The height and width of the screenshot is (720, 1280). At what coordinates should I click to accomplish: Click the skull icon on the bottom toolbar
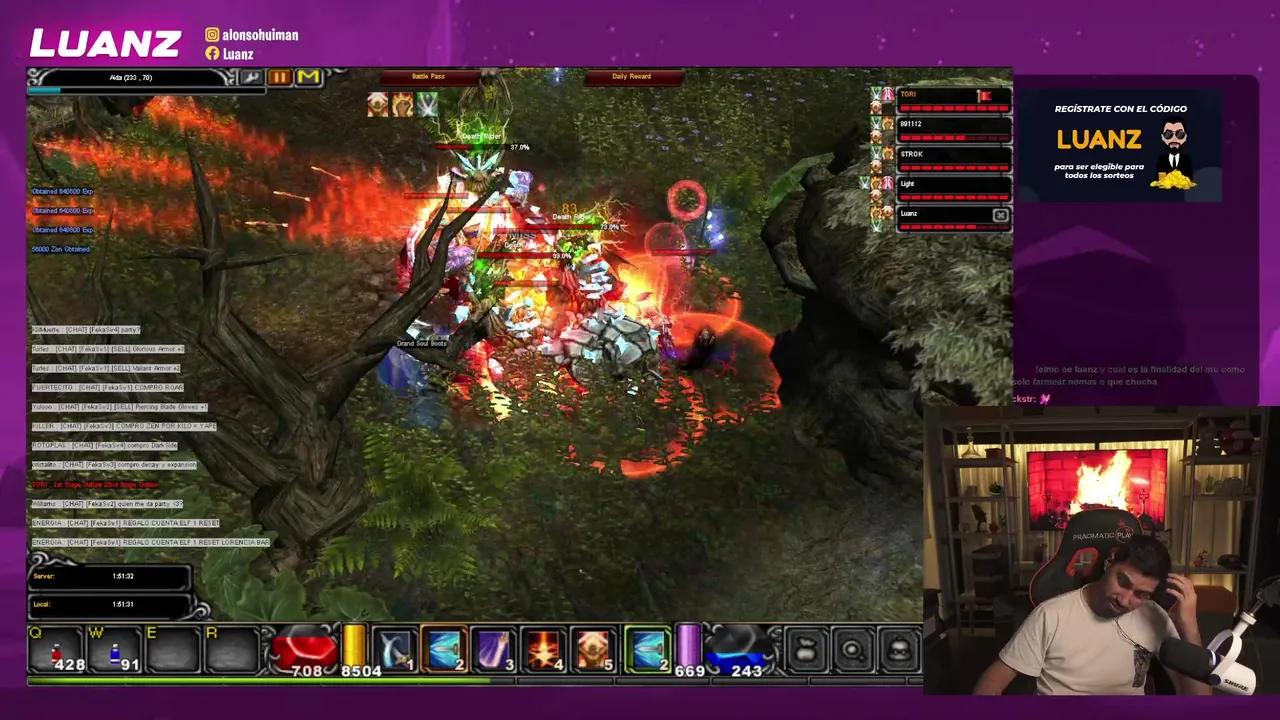pyautogui.click(x=898, y=650)
